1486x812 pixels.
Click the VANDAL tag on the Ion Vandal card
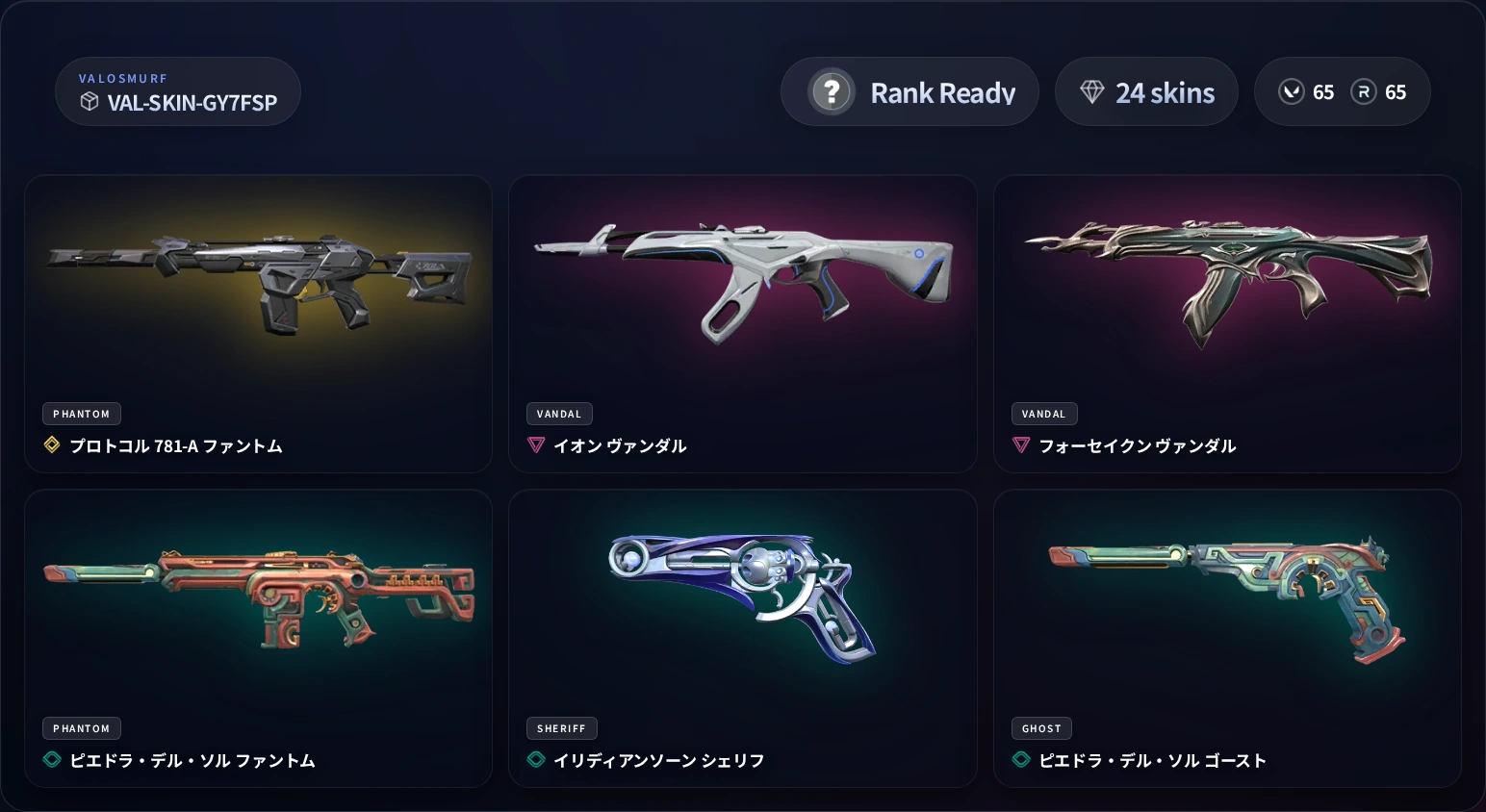point(559,414)
